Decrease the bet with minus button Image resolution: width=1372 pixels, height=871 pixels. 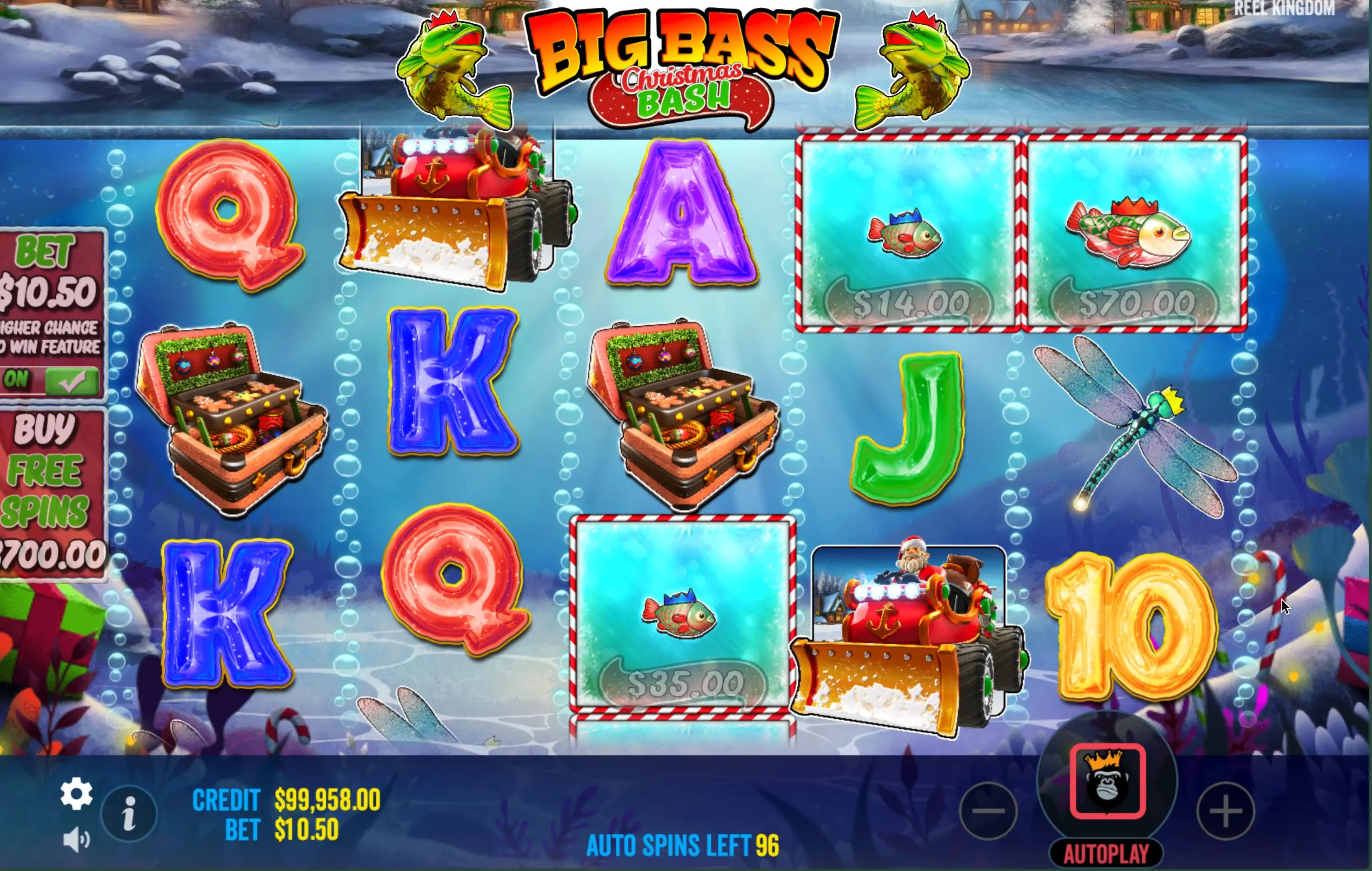coord(989,811)
